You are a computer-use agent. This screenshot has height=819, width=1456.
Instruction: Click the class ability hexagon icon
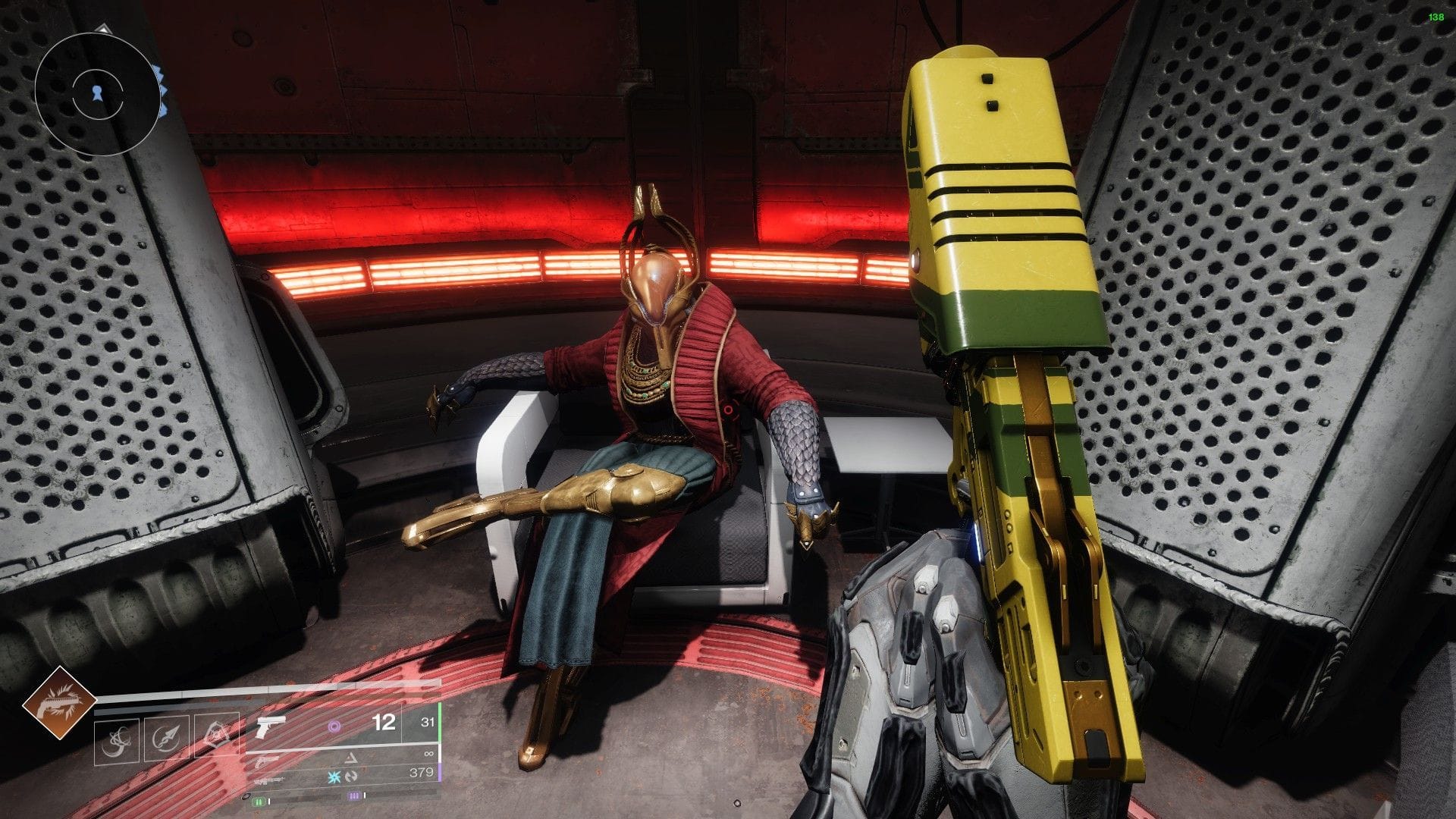tap(215, 736)
